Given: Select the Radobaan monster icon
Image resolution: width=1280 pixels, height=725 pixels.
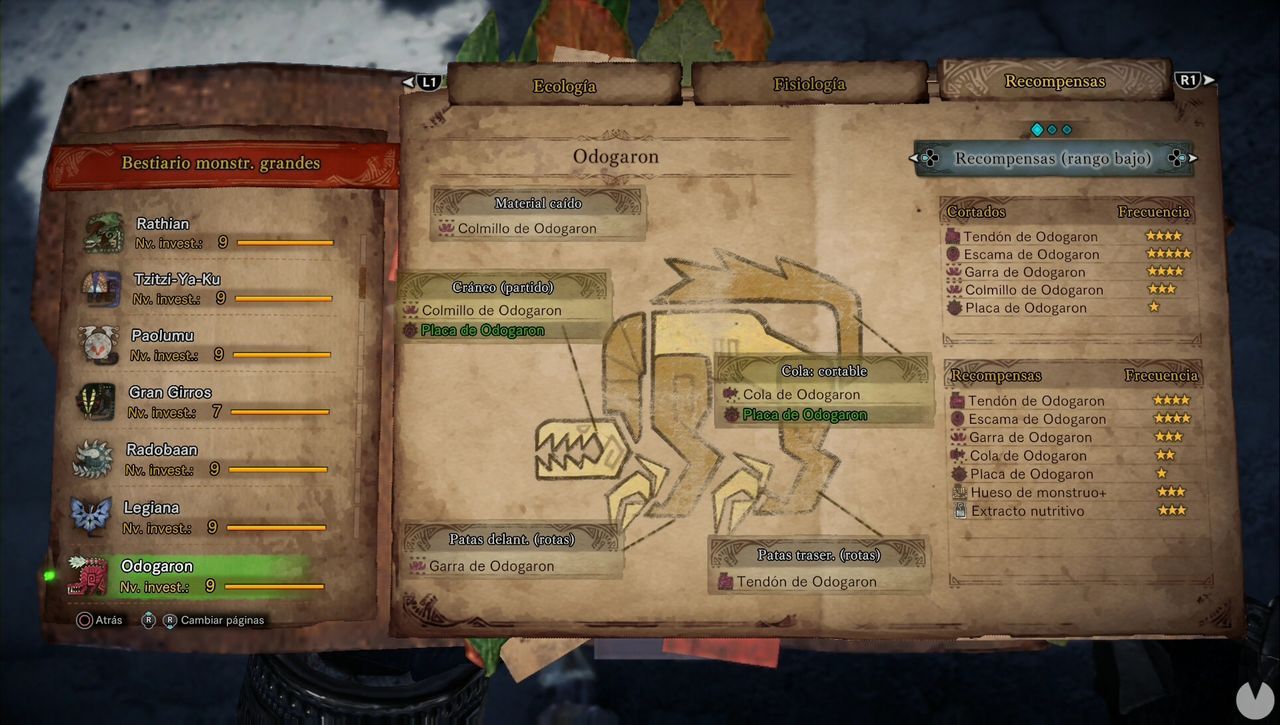Looking at the screenshot, I should click(97, 458).
